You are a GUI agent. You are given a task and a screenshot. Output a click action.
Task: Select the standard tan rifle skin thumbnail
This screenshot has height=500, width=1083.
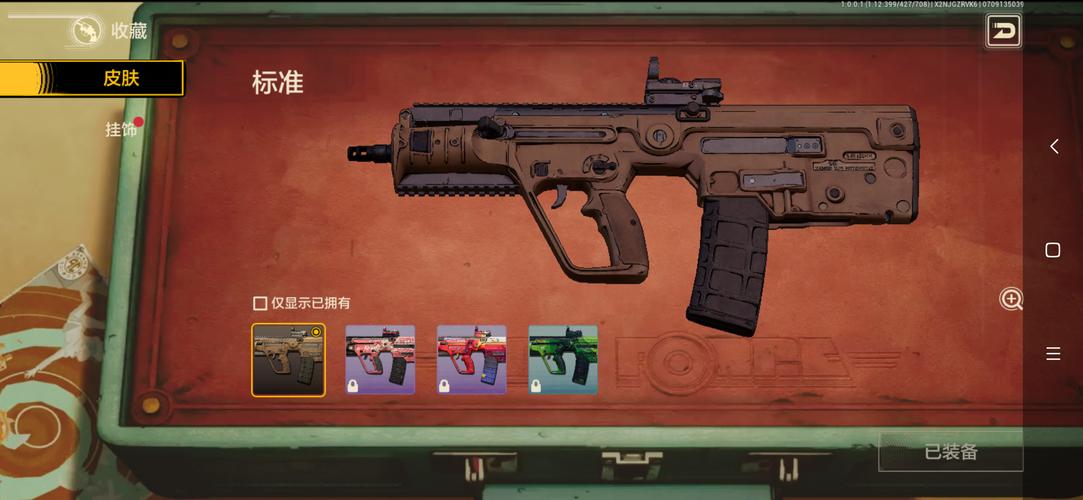point(288,360)
